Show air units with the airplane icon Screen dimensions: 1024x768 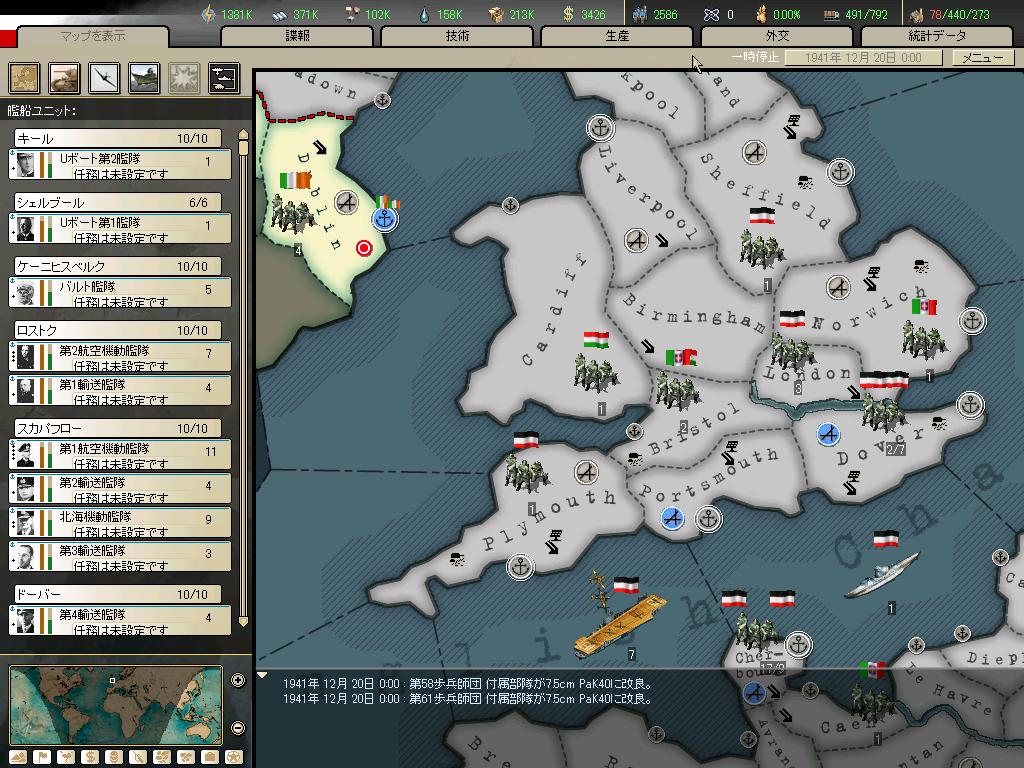(105, 78)
